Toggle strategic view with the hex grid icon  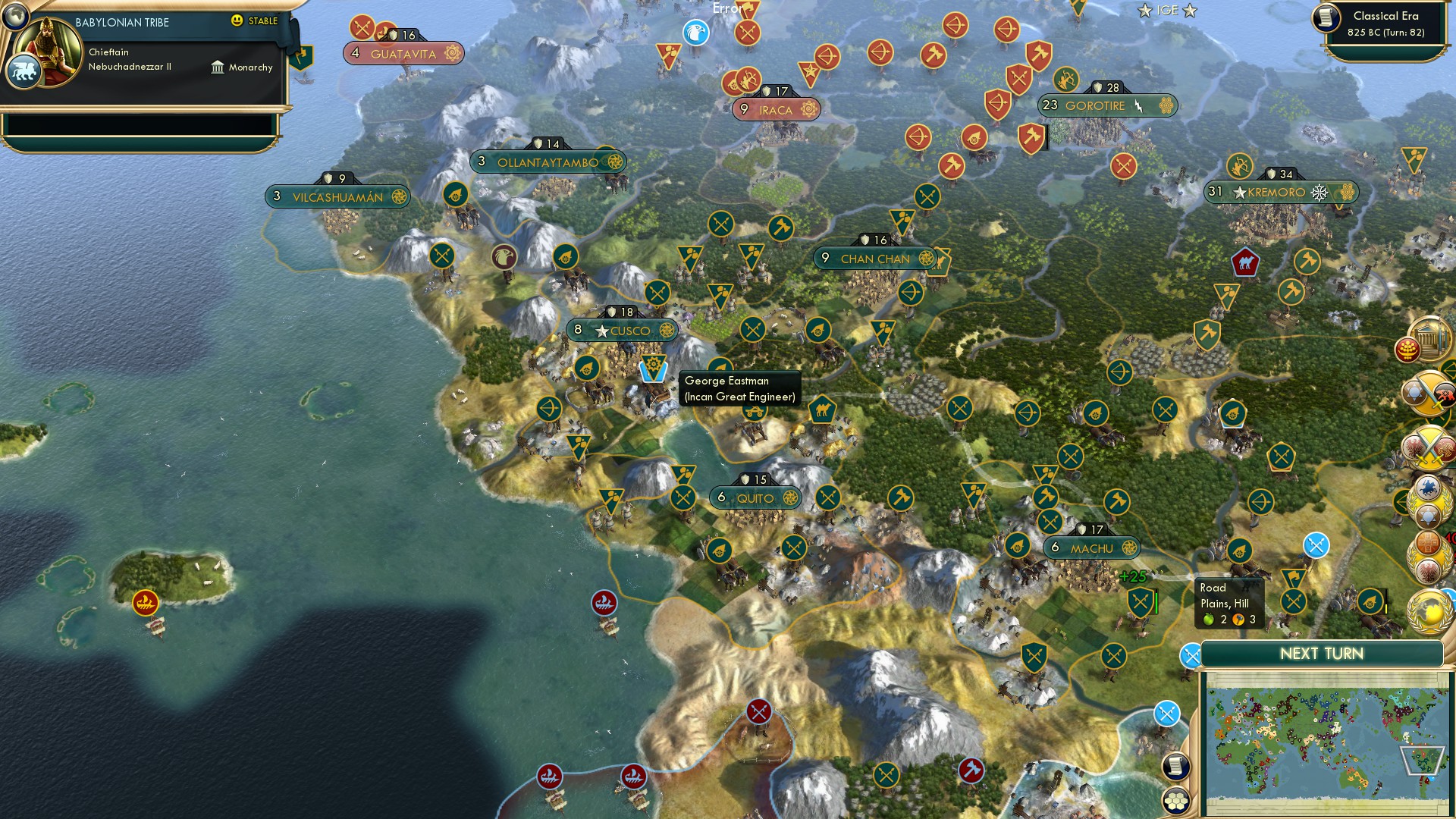[1176, 801]
